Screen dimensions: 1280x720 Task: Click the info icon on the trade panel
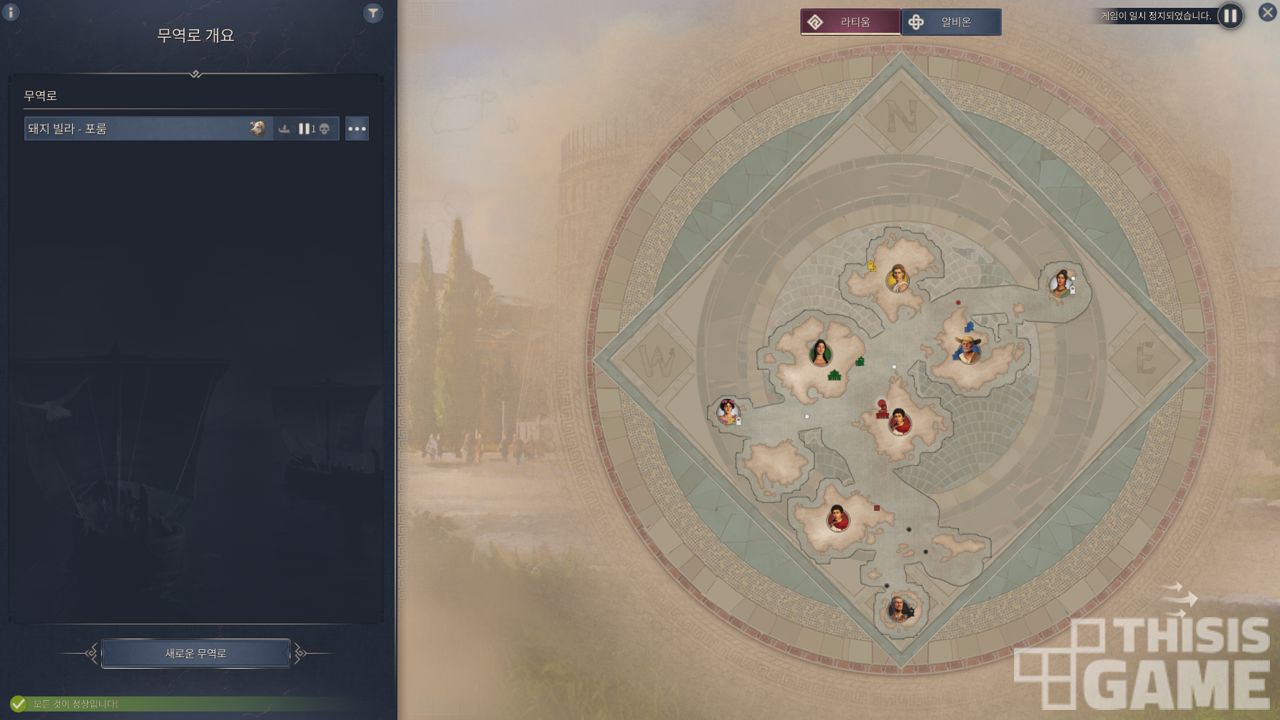[12, 13]
